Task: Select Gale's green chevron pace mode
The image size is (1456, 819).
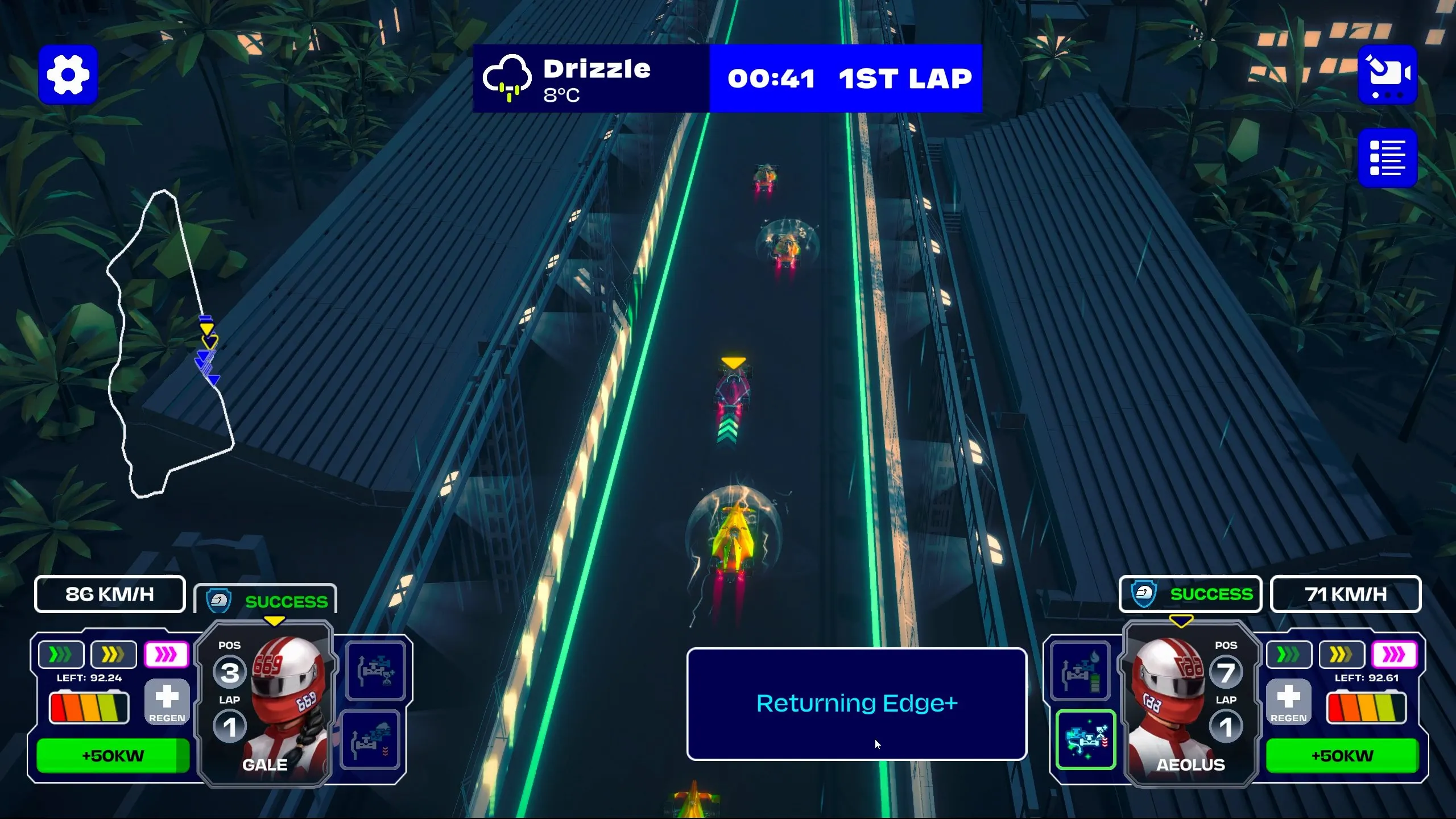Action: [x=61, y=655]
